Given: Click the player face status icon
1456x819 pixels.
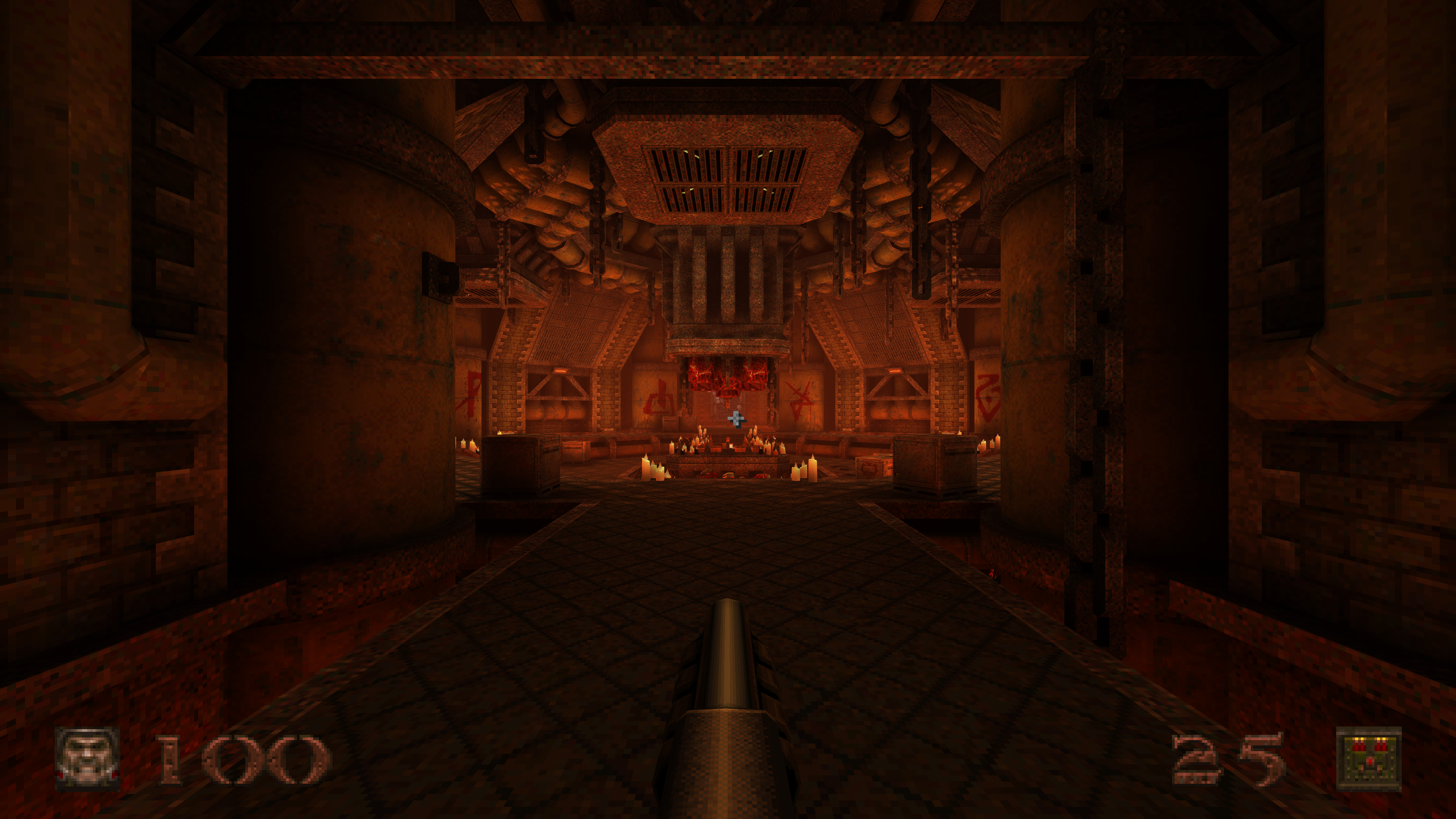Looking at the screenshot, I should 88,758.
